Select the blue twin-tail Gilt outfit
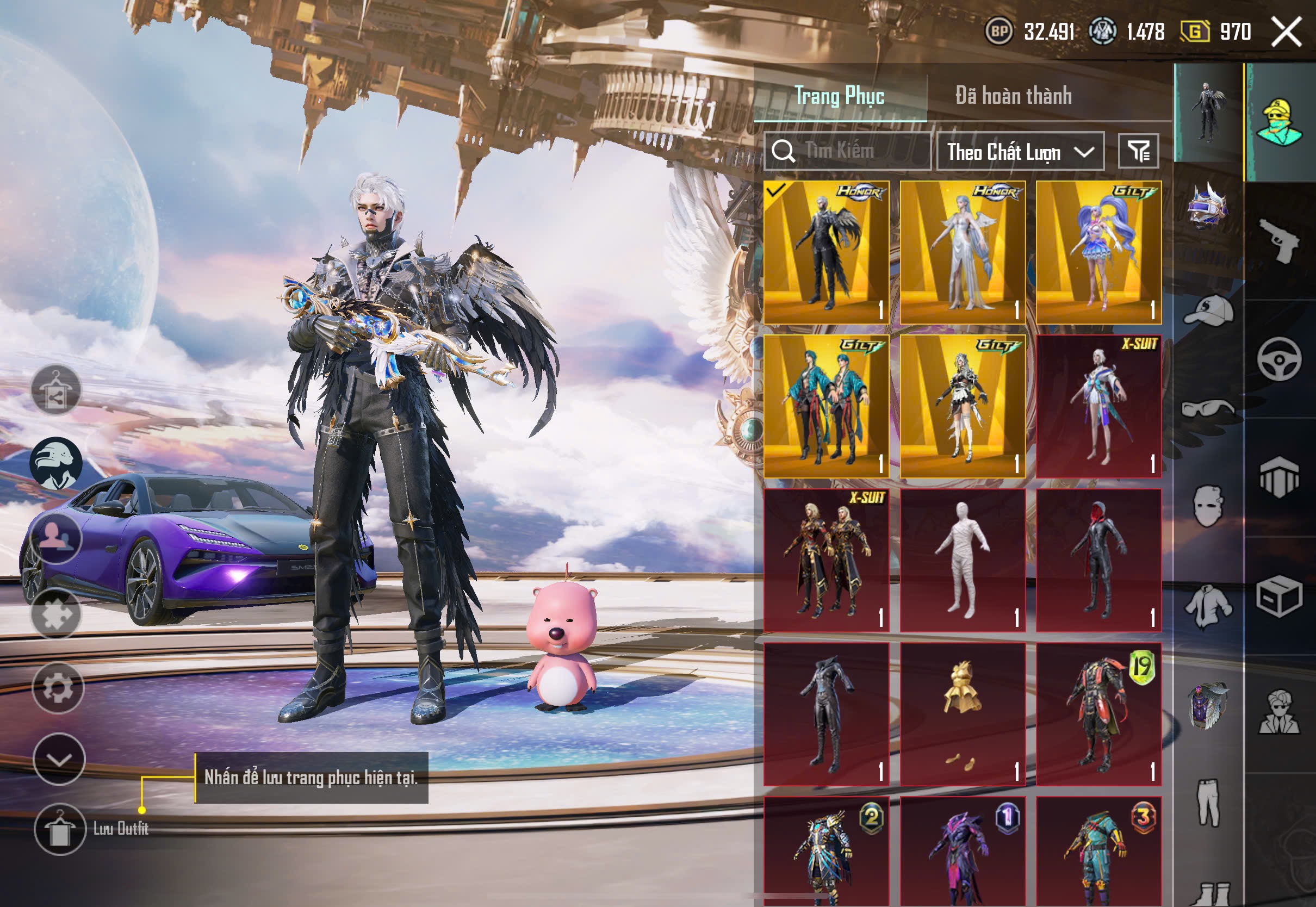 pyautogui.click(x=1098, y=252)
